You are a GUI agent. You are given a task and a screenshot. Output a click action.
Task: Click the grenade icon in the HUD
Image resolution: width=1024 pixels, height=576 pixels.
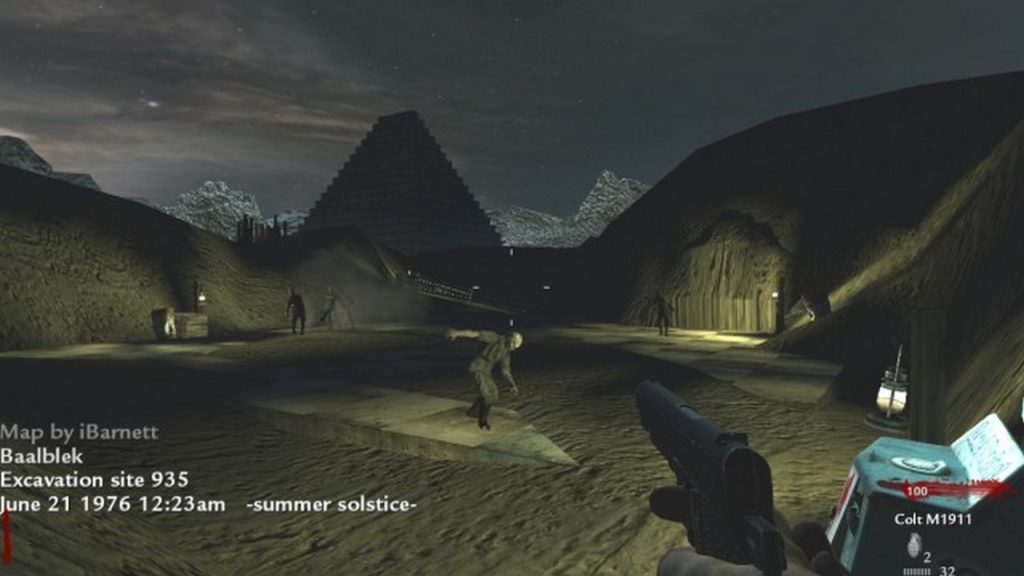click(x=912, y=545)
